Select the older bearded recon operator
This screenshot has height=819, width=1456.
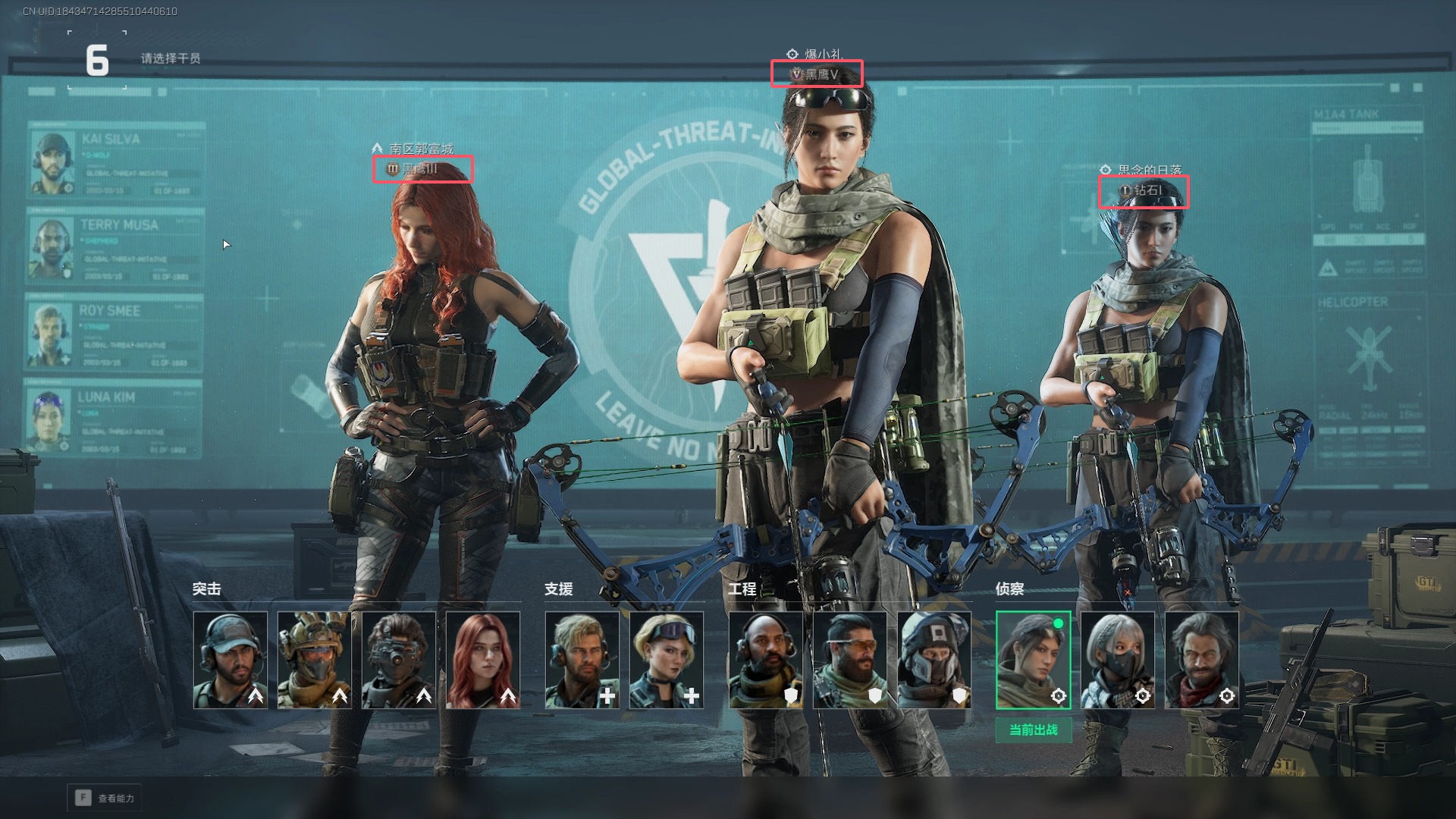tap(1202, 660)
